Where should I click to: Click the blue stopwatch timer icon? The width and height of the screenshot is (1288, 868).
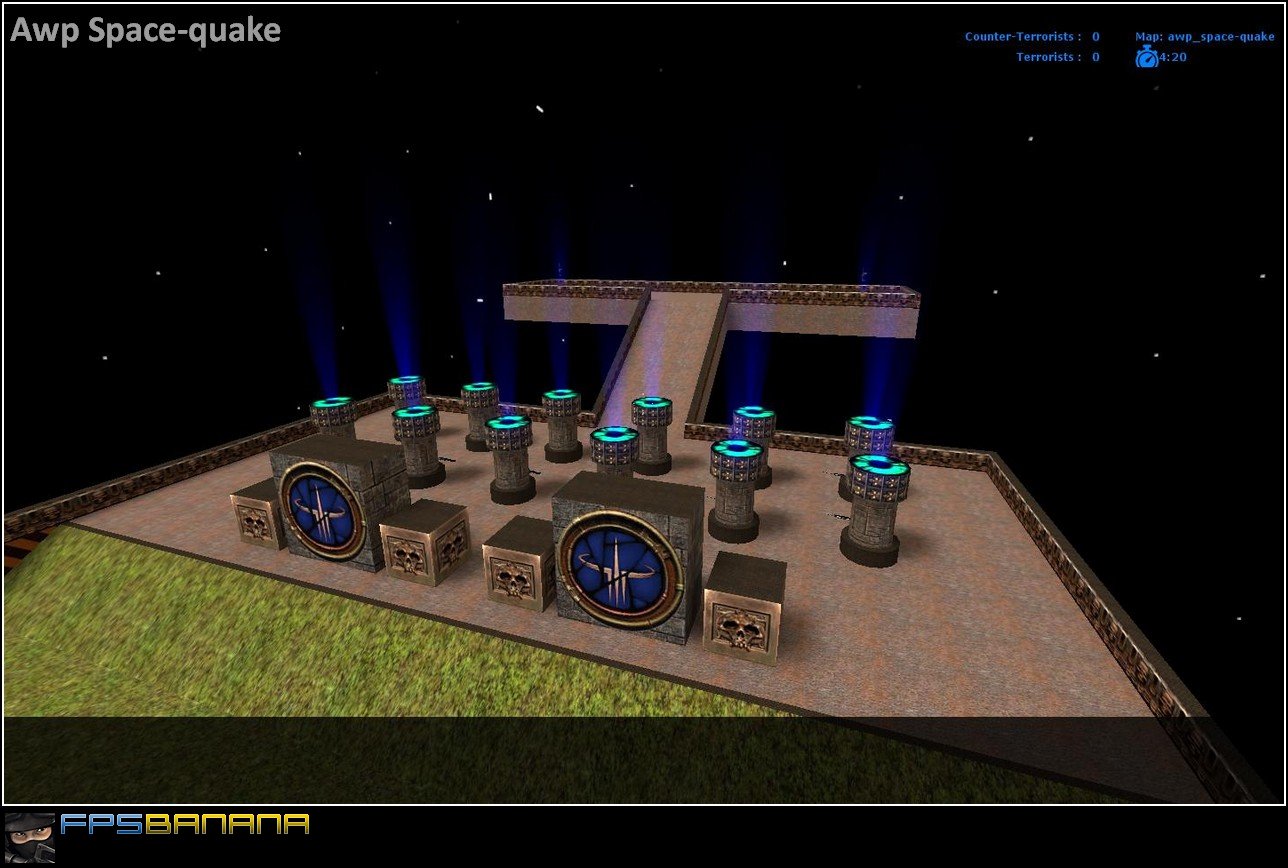tap(1148, 57)
